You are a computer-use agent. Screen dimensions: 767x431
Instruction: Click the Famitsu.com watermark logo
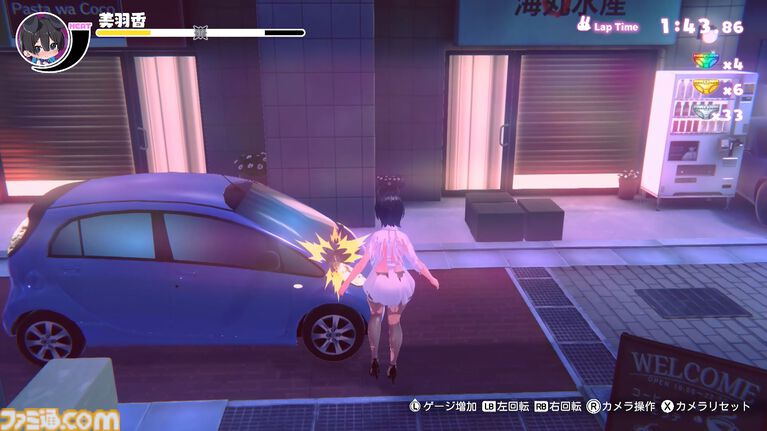(x=60, y=419)
